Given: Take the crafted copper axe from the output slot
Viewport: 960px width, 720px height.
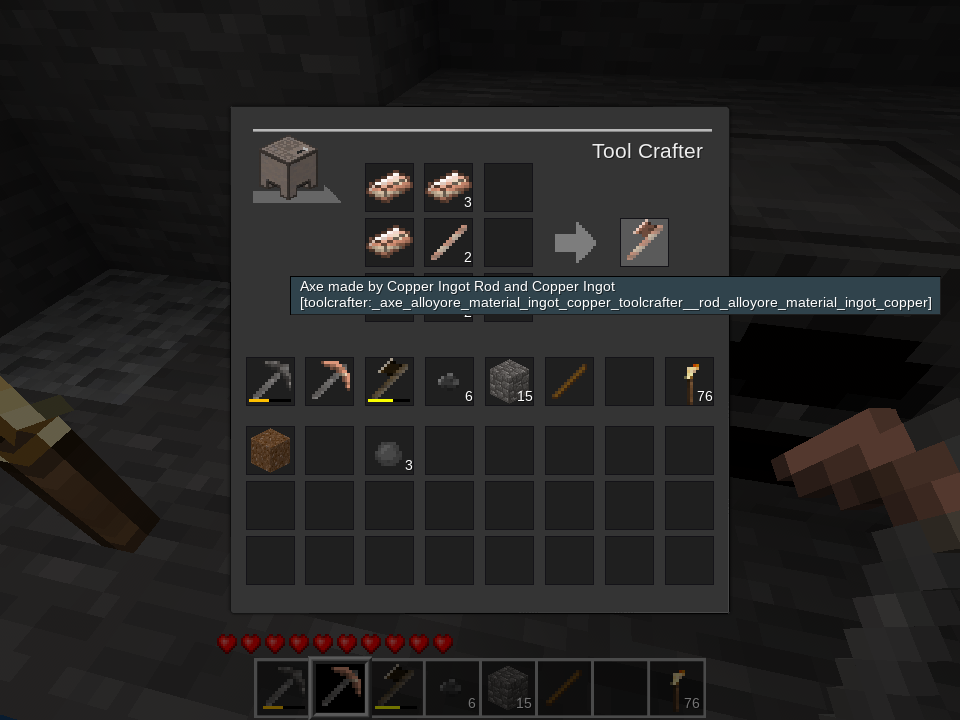Looking at the screenshot, I should click(x=644, y=242).
